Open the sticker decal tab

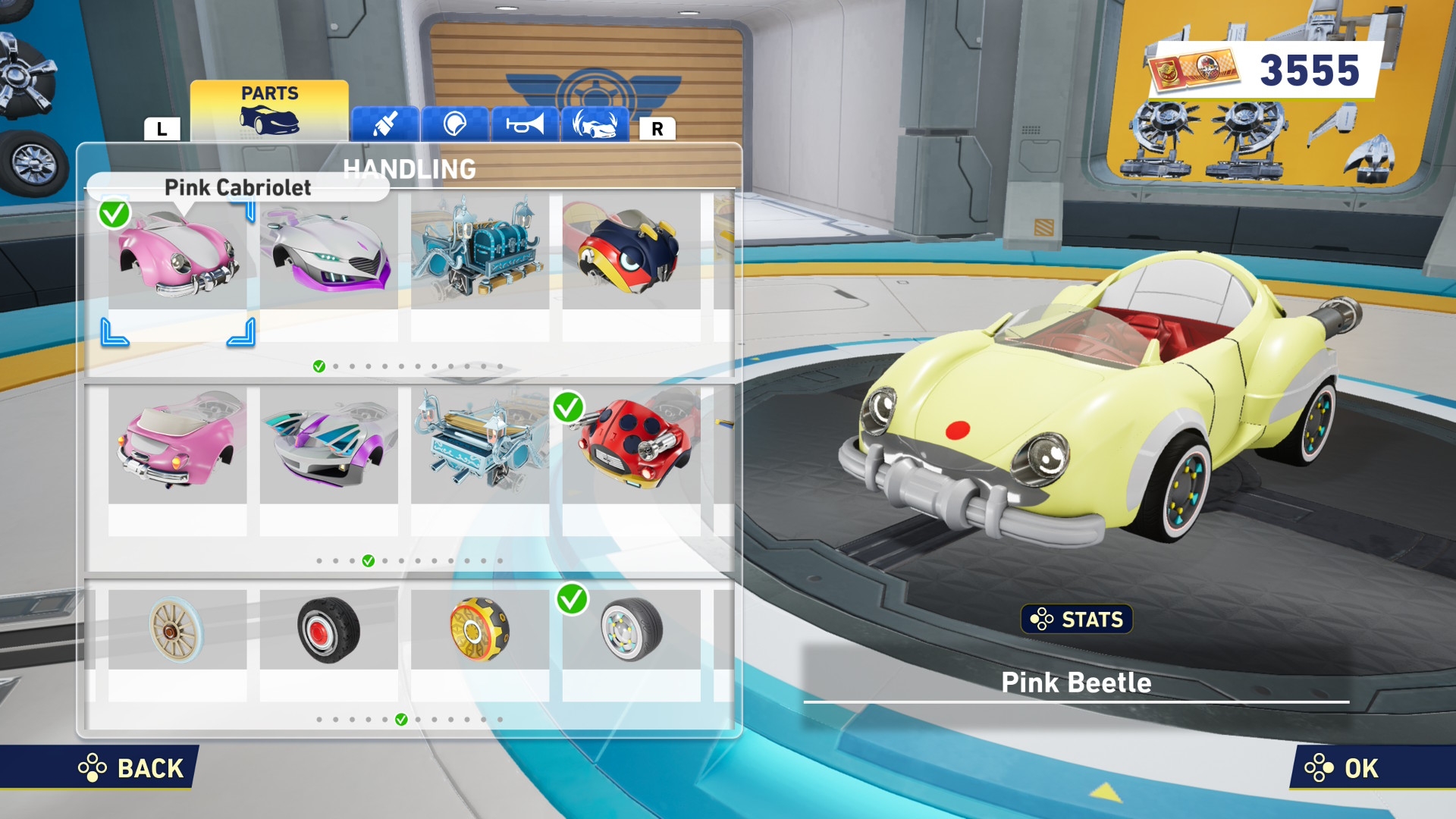coord(455,124)
